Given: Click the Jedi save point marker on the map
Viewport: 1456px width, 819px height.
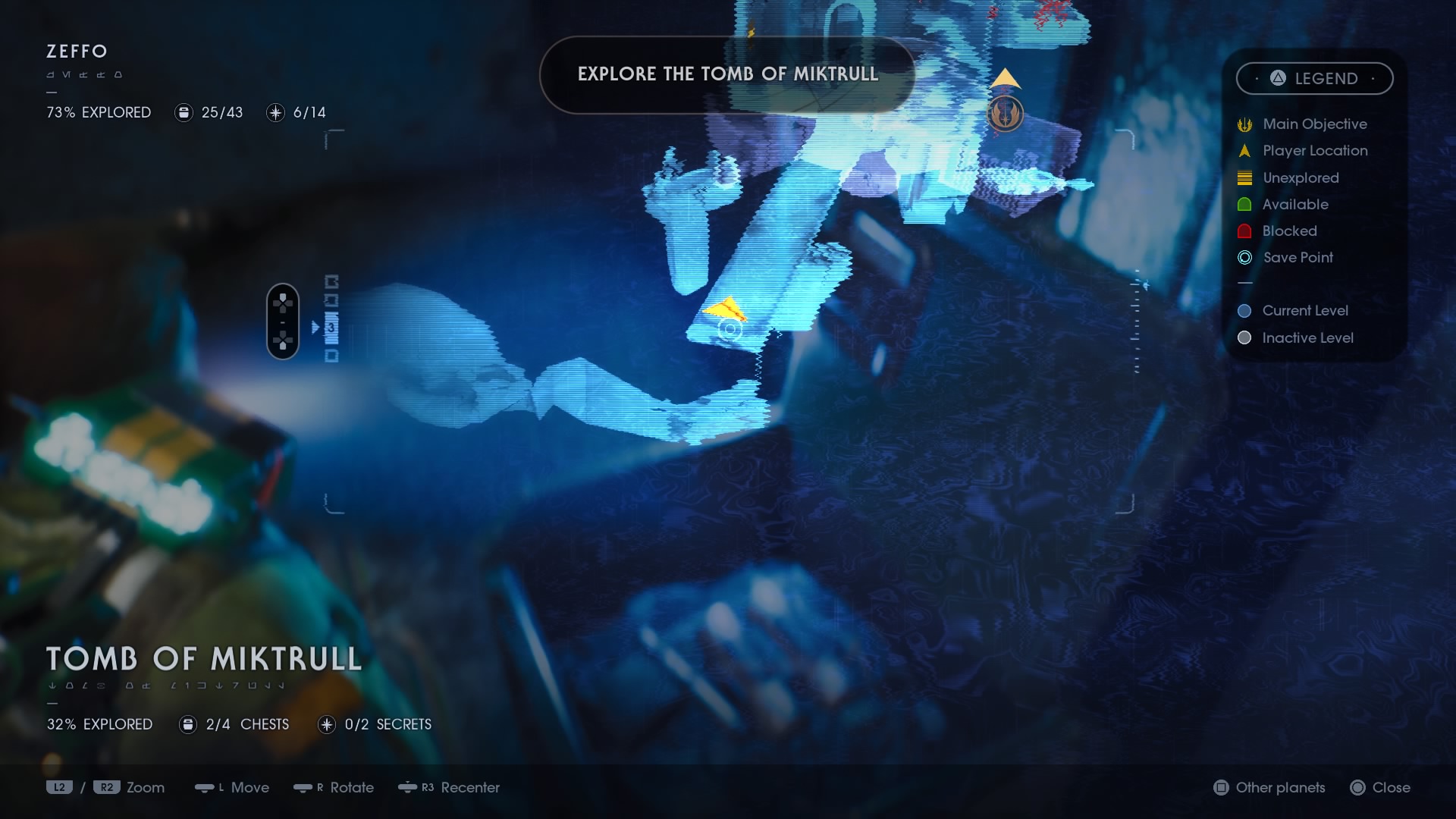Looking at the screenshot, I should point(1005,113).
